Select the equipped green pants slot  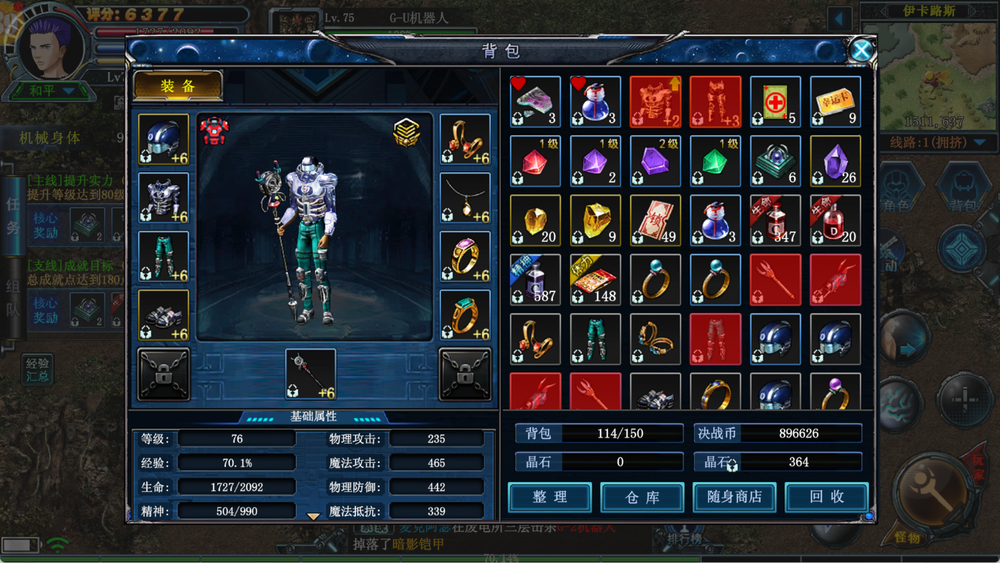[163, 257]
